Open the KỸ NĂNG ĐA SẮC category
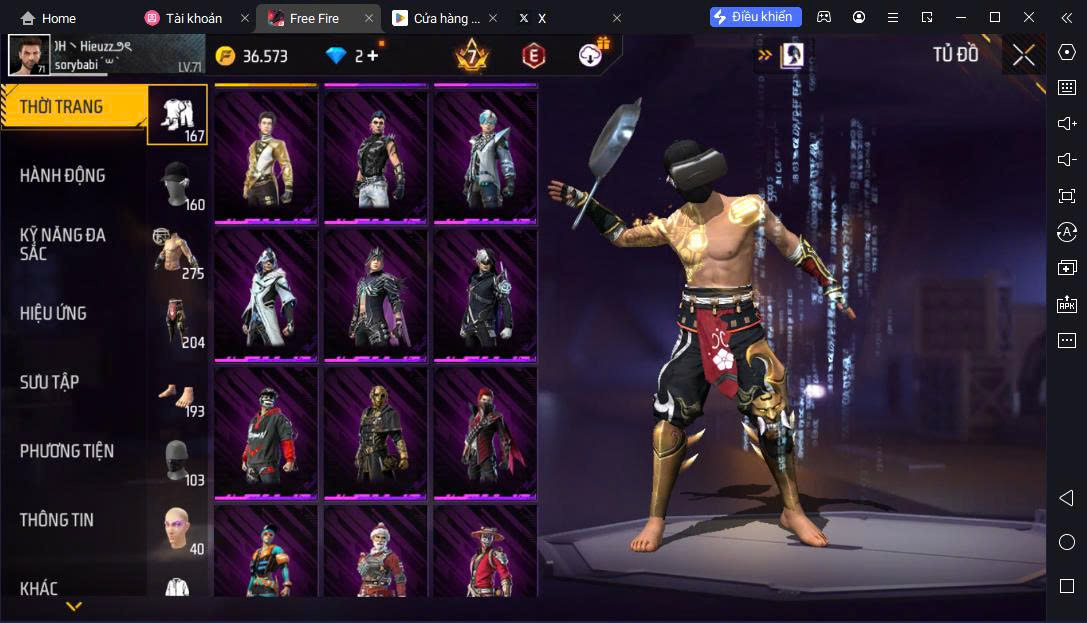 pyautogui.click(x=75, y=244)
